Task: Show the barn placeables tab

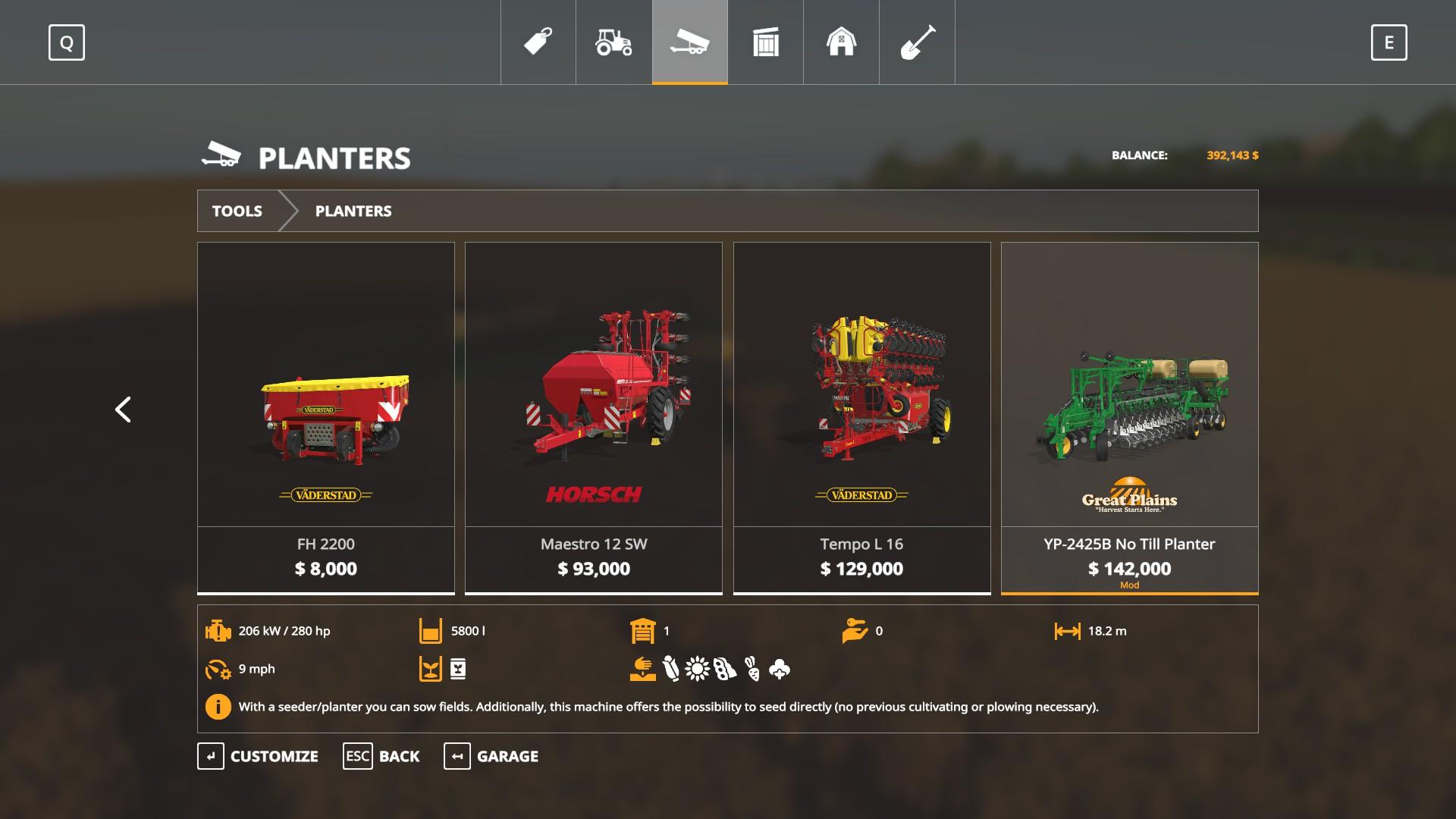Action: pos(841,42)
